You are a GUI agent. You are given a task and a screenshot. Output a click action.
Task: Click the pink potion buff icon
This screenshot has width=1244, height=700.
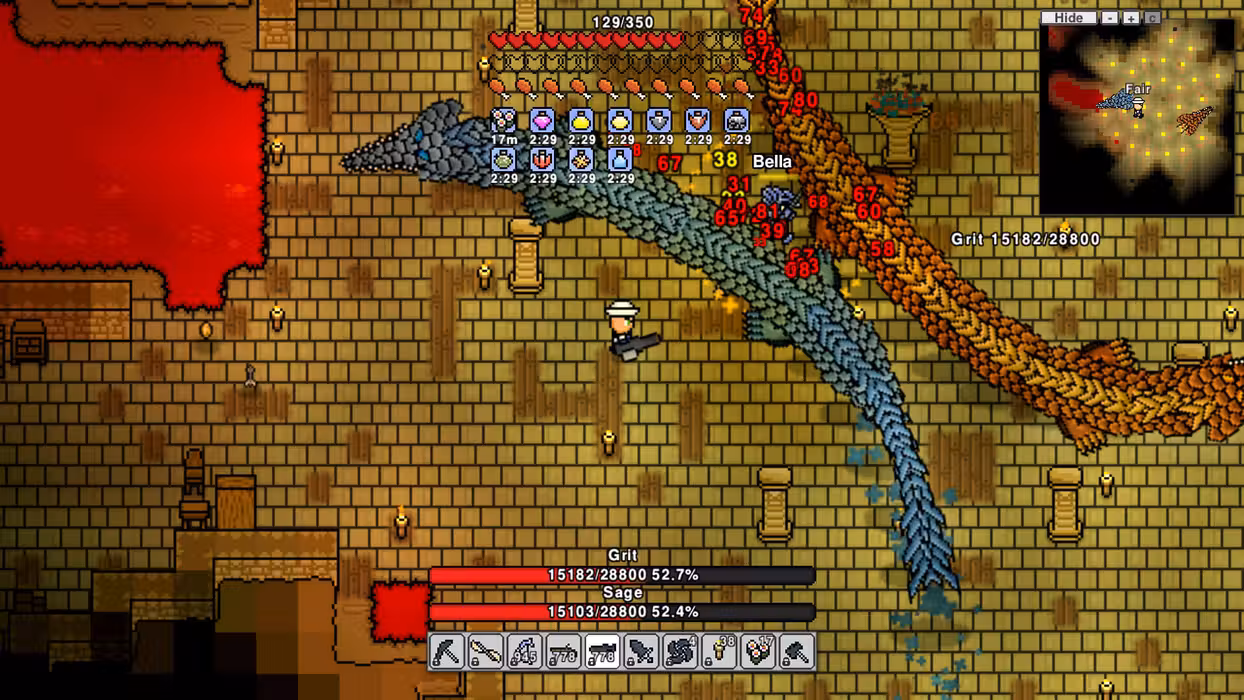(542, 121)
